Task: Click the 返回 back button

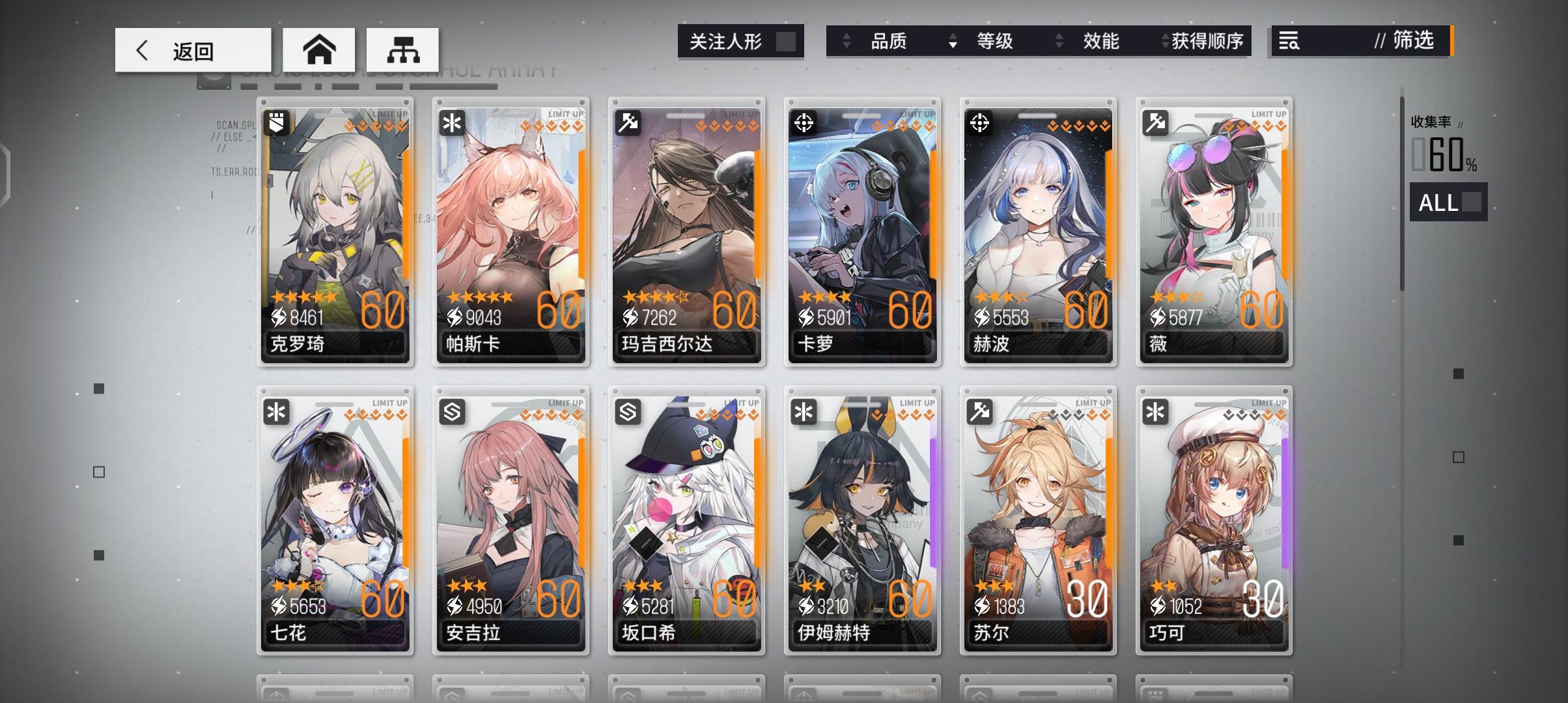Action: 192,49
